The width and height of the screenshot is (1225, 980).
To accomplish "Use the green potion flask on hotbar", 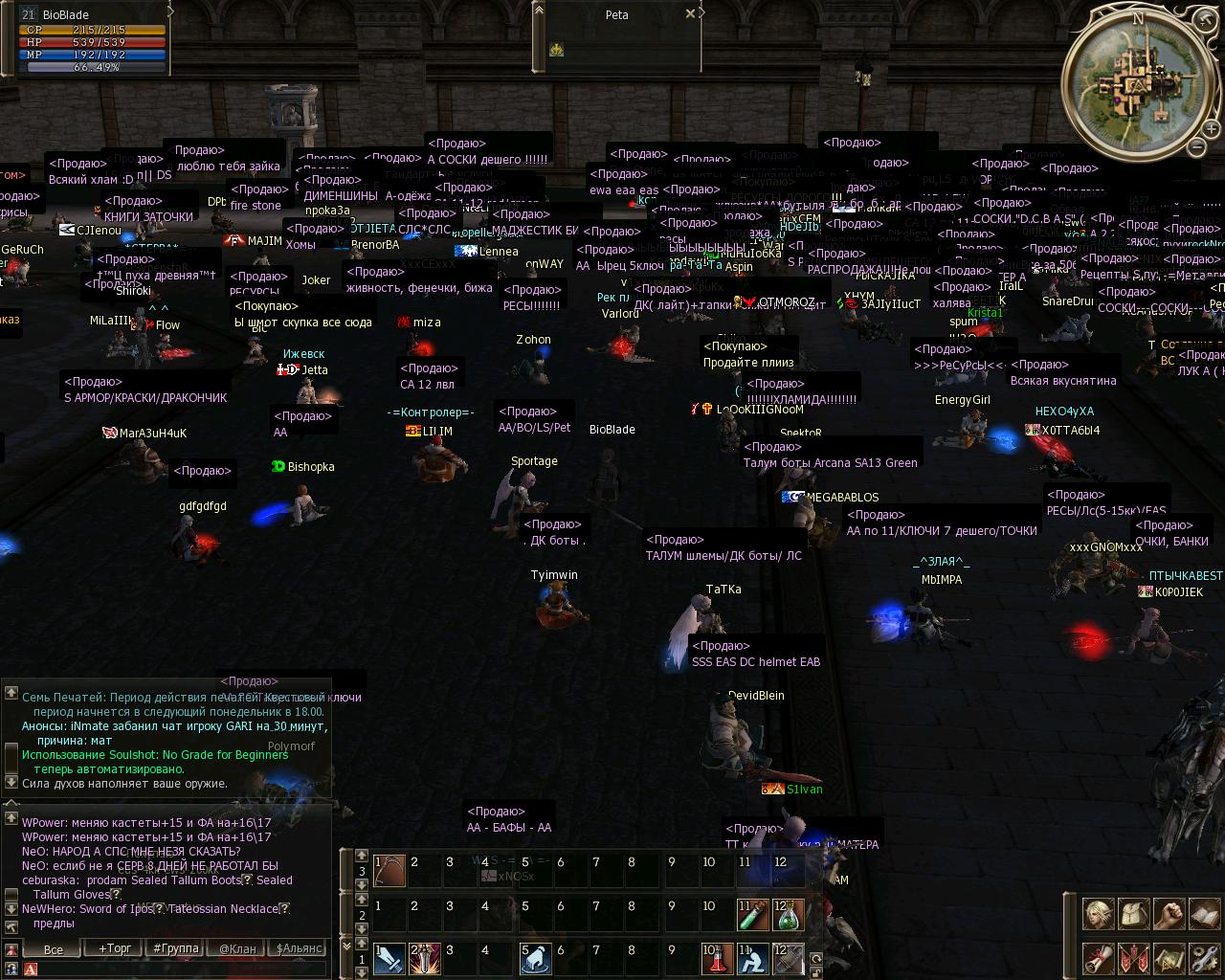I will pyautogui.click(x=788, y=916).
